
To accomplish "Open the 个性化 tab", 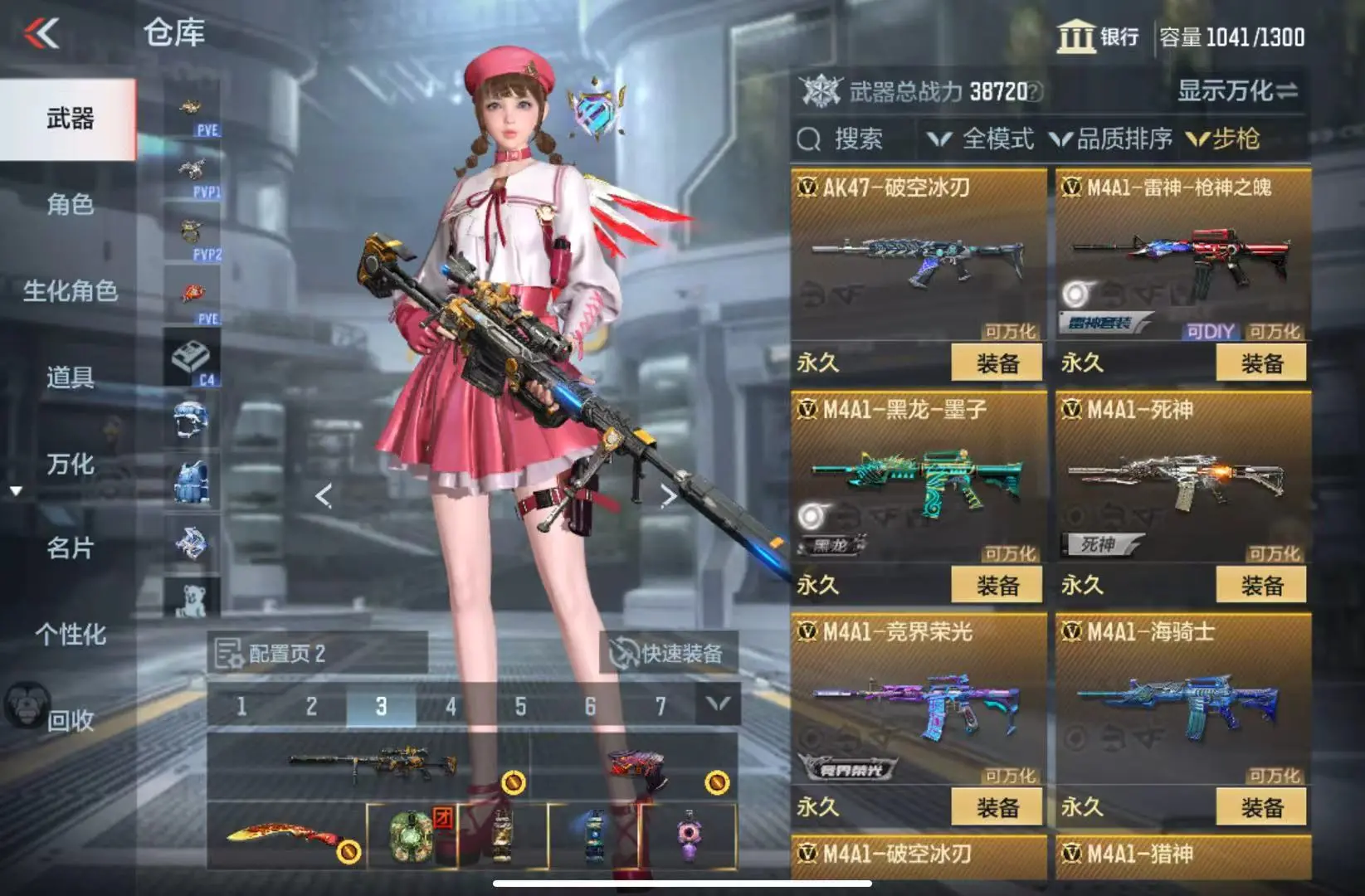I will (70, 635).
